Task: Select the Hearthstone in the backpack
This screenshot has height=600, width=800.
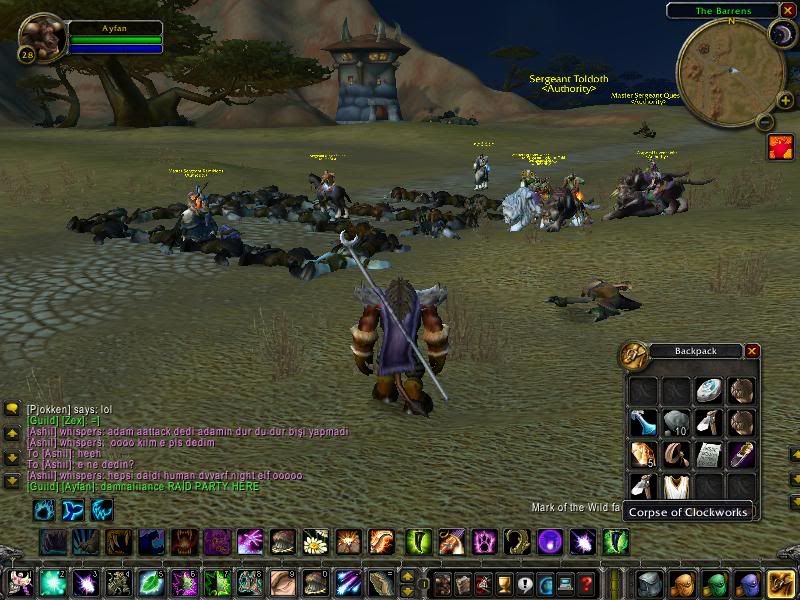Action: click(708, 389)
